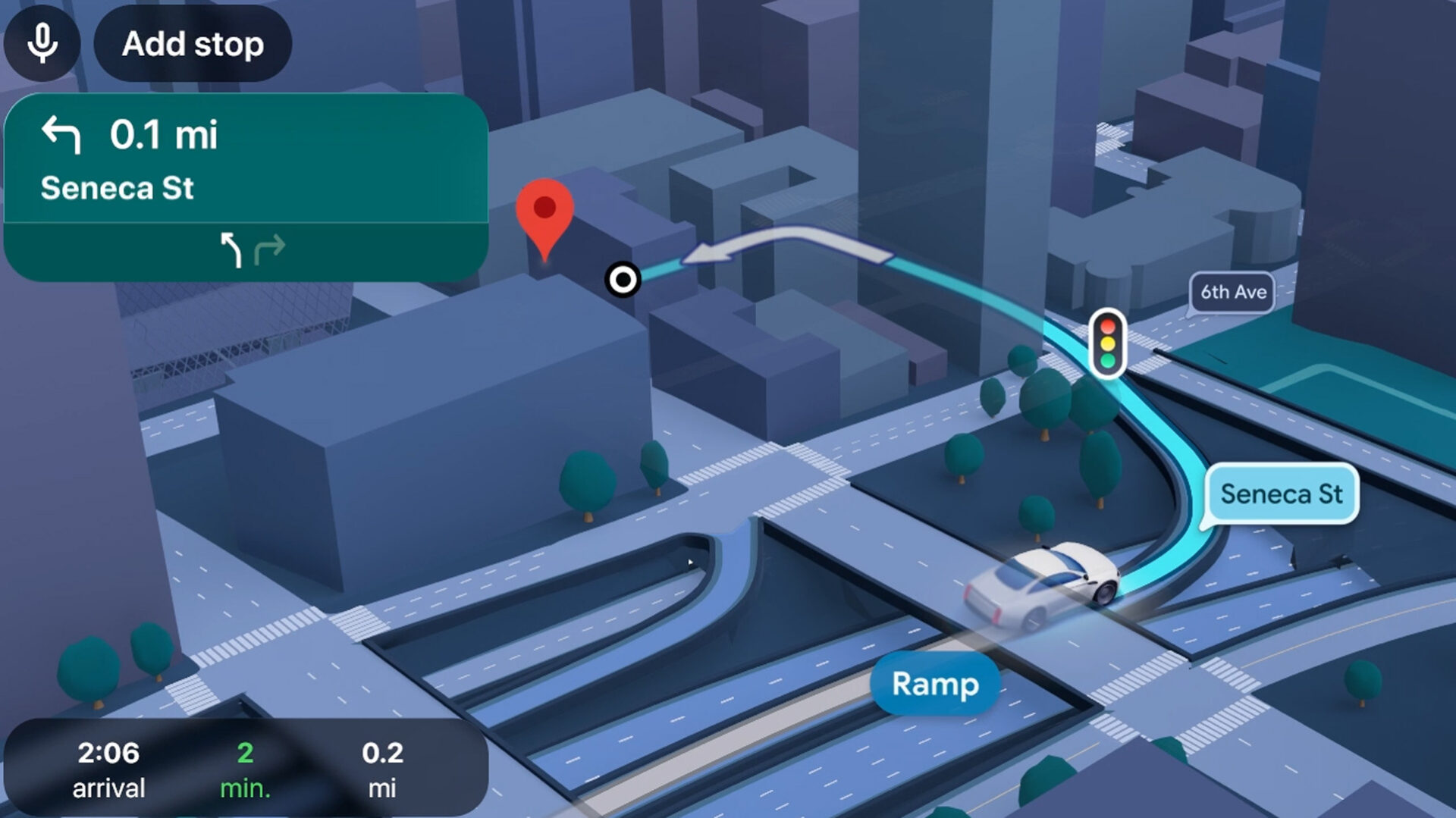The height and width of the screenshot is (818, 1456).
Task: Tap the microphone icon for voice commands
Action: click(42, 44)
